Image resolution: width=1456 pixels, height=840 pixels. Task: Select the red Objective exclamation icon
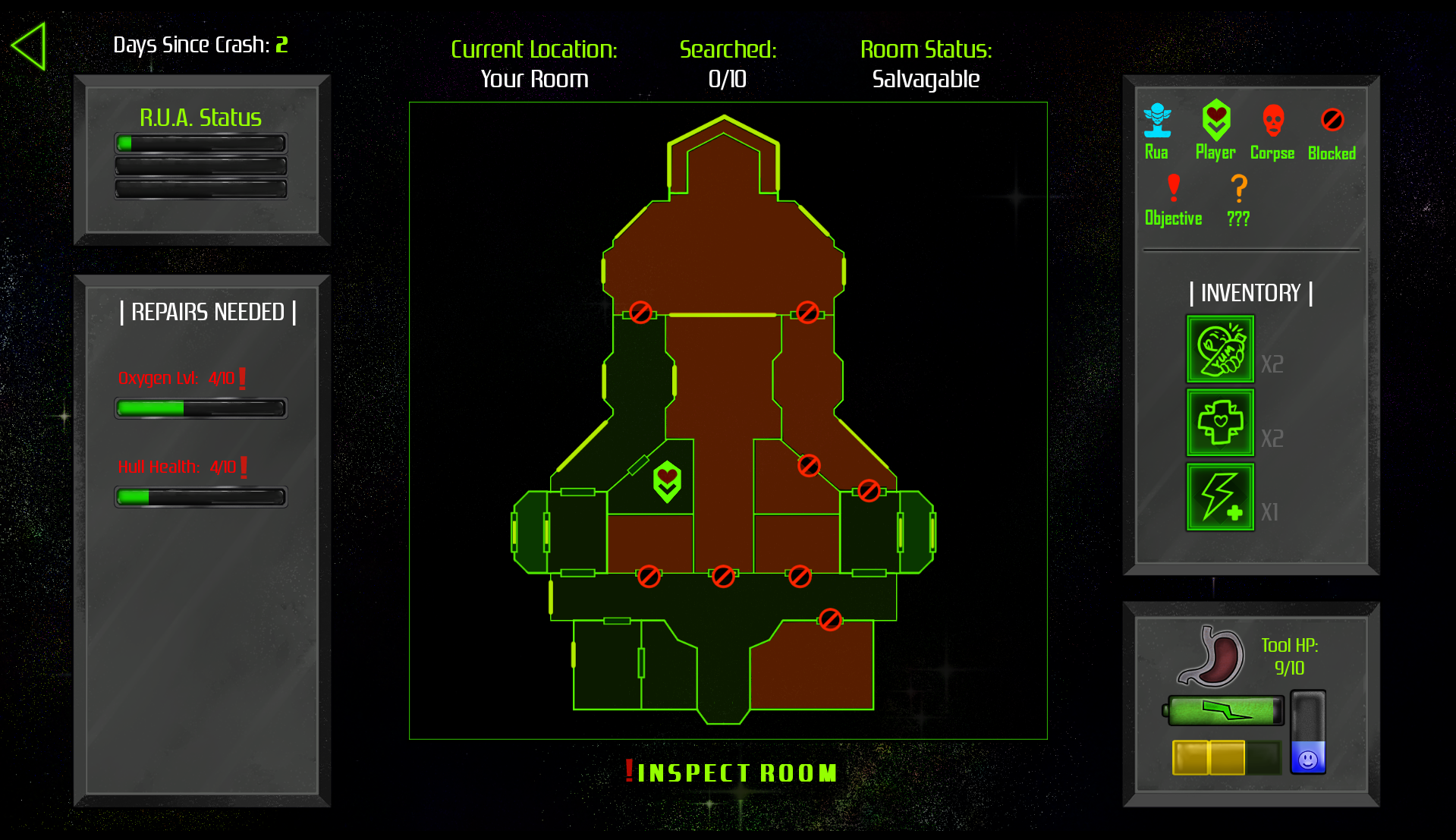[1172, 187]
